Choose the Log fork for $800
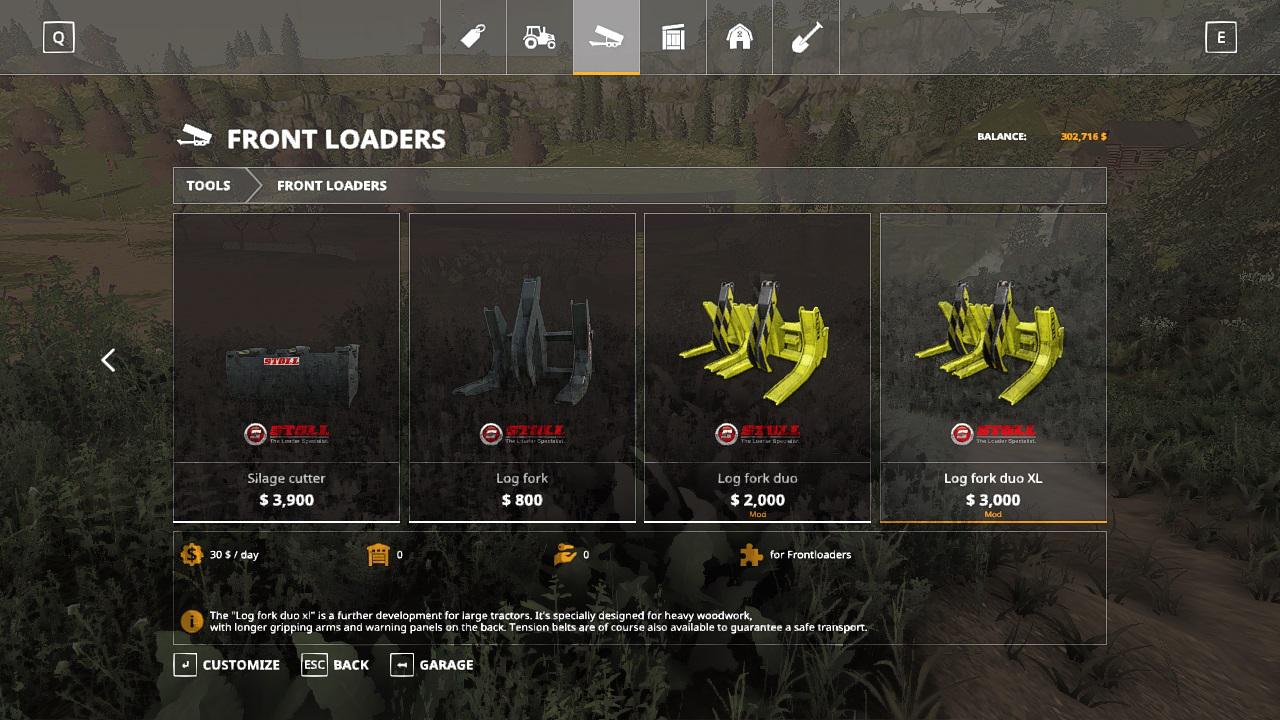 coord(522,367)
